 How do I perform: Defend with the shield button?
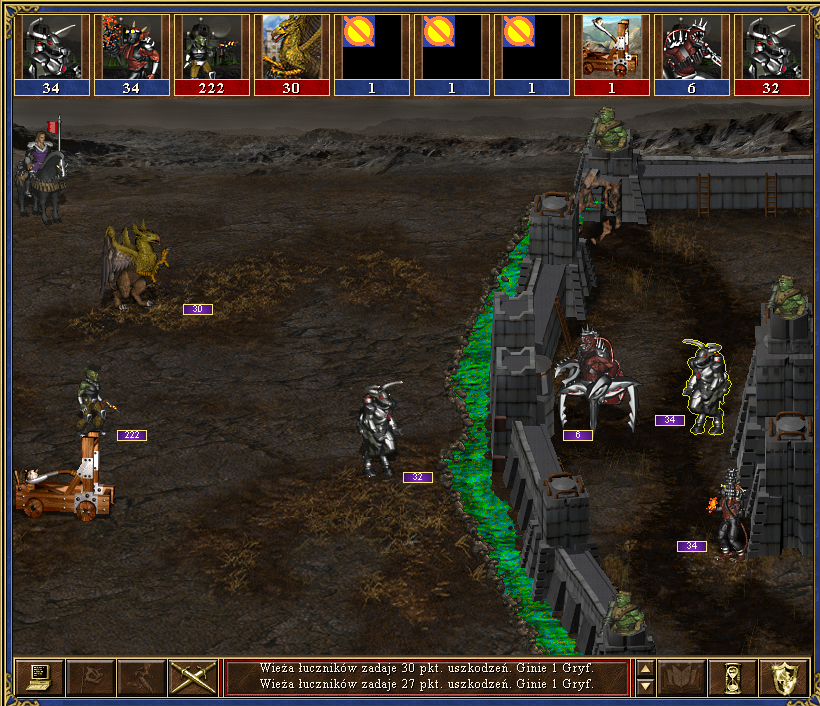click(783, 678)
